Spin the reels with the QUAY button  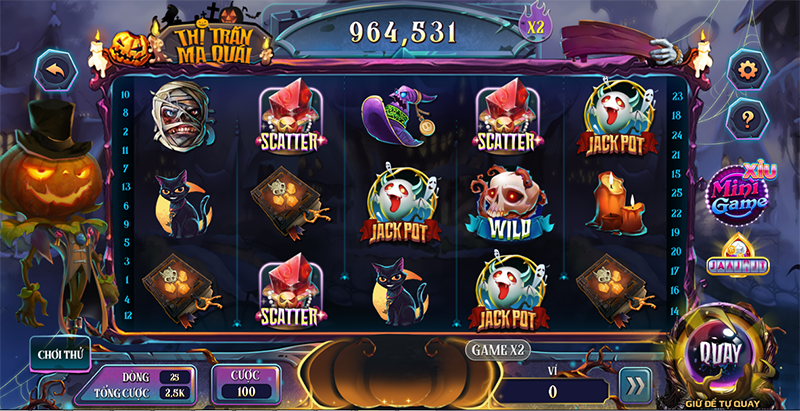pyautogui.click(x=721, y=355)
